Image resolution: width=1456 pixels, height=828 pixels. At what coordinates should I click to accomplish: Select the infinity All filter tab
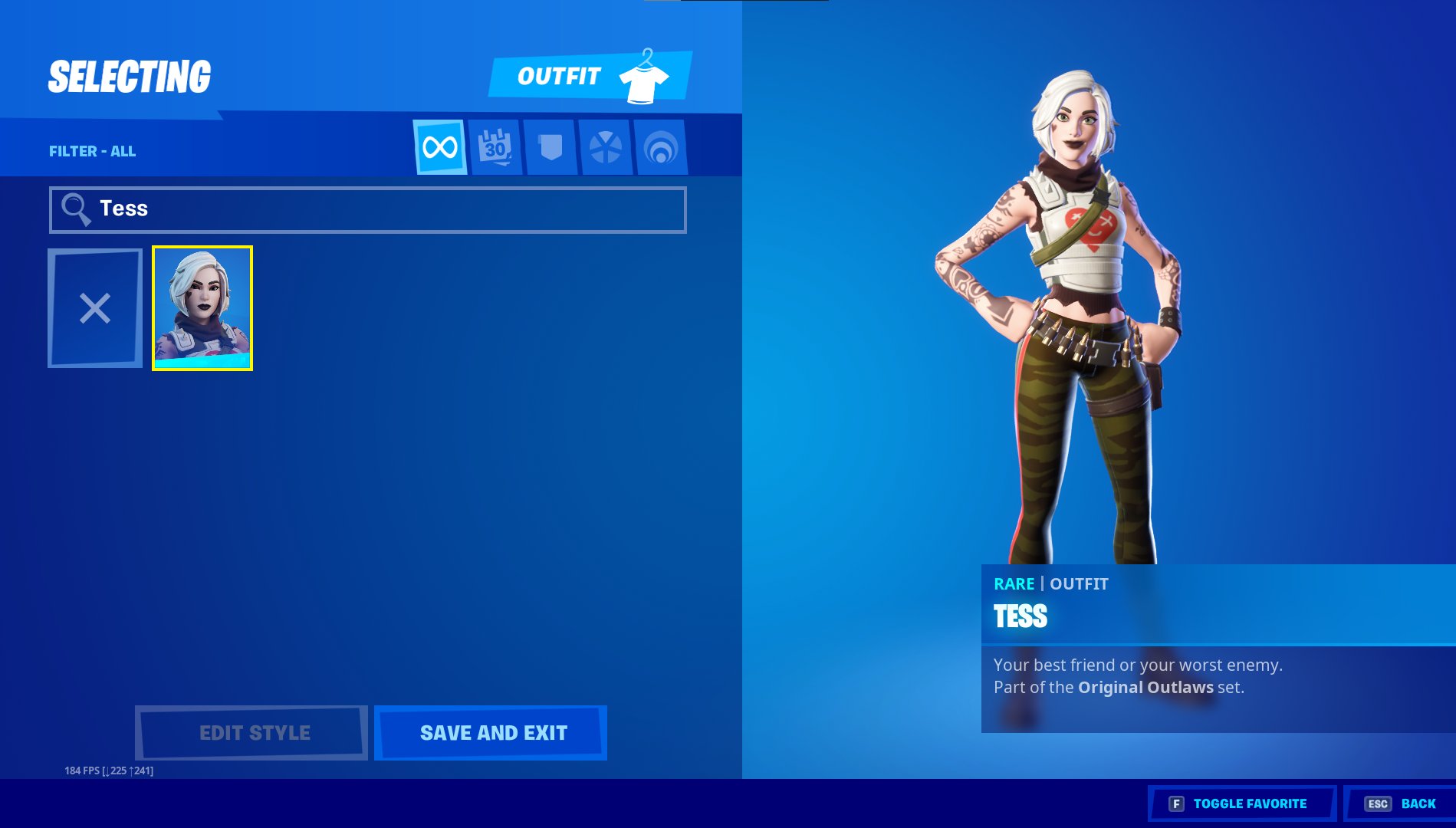440,147
